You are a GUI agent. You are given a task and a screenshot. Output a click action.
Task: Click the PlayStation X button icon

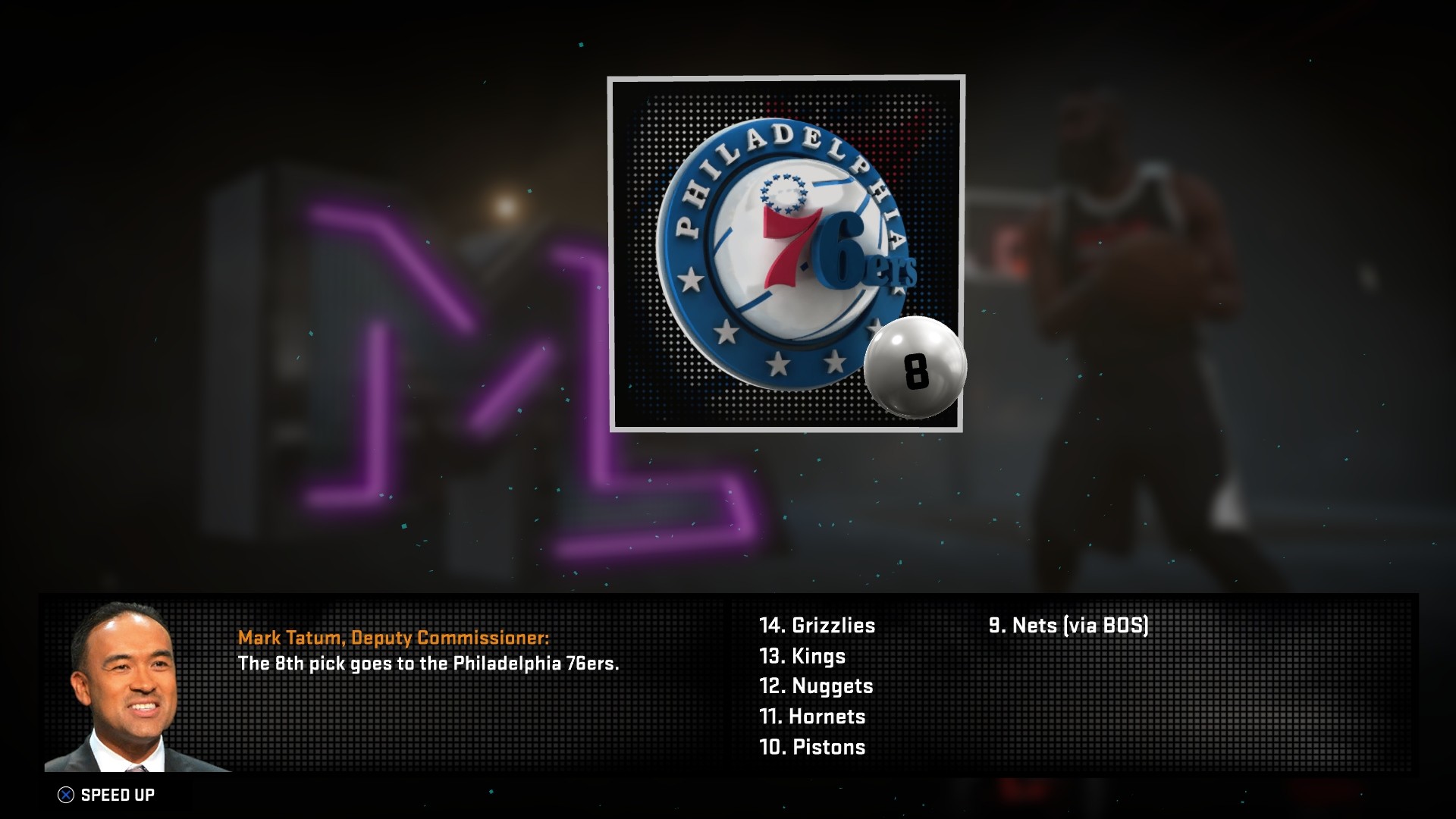(67, 793)
